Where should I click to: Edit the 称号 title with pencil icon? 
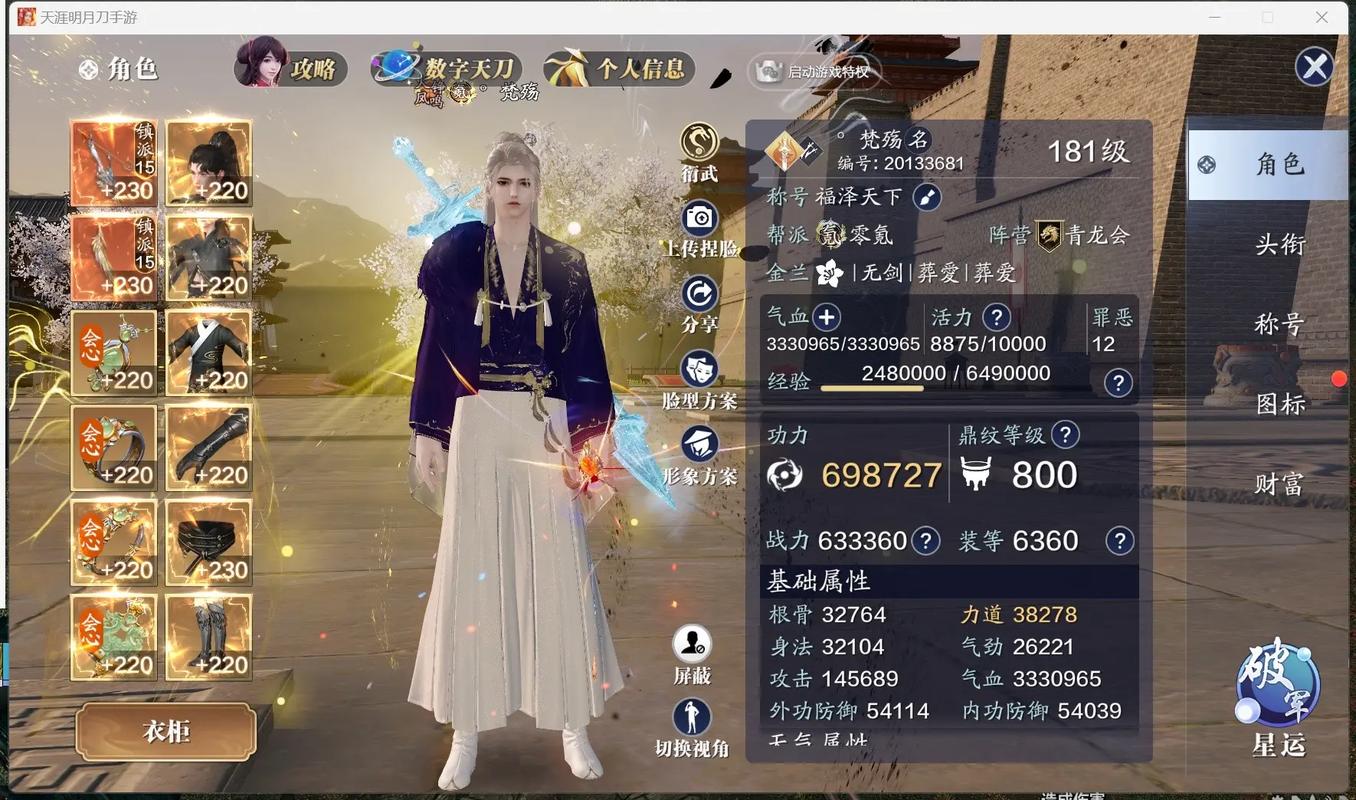(x=926, y=197)
